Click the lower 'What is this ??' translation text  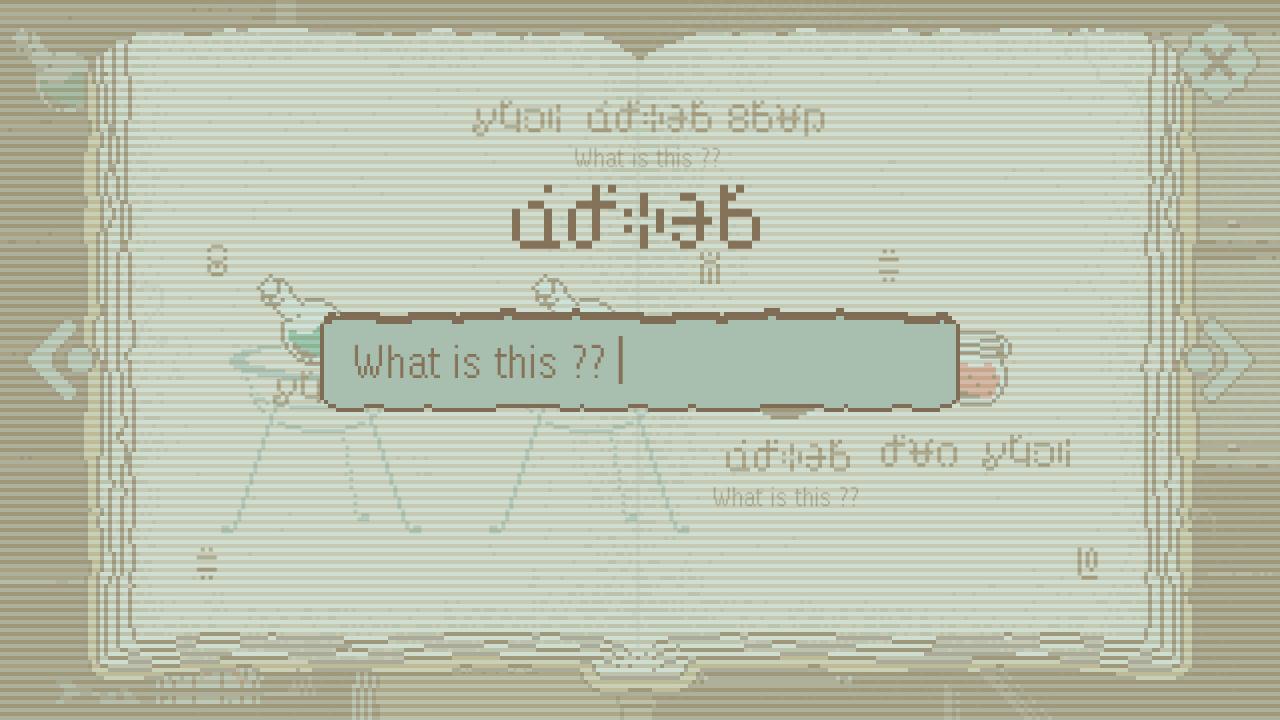[x=784, y=497]
